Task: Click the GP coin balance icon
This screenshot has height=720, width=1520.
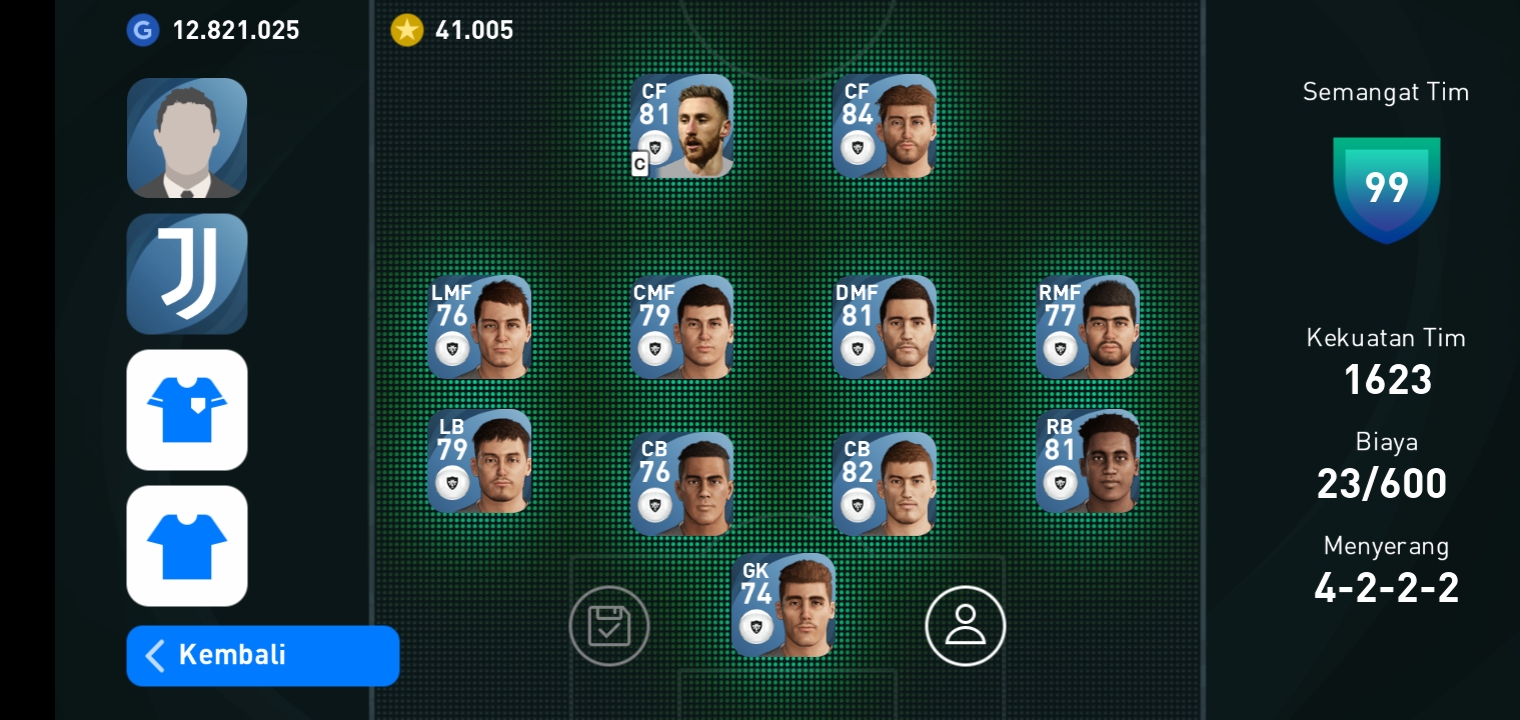Action: 143,30
